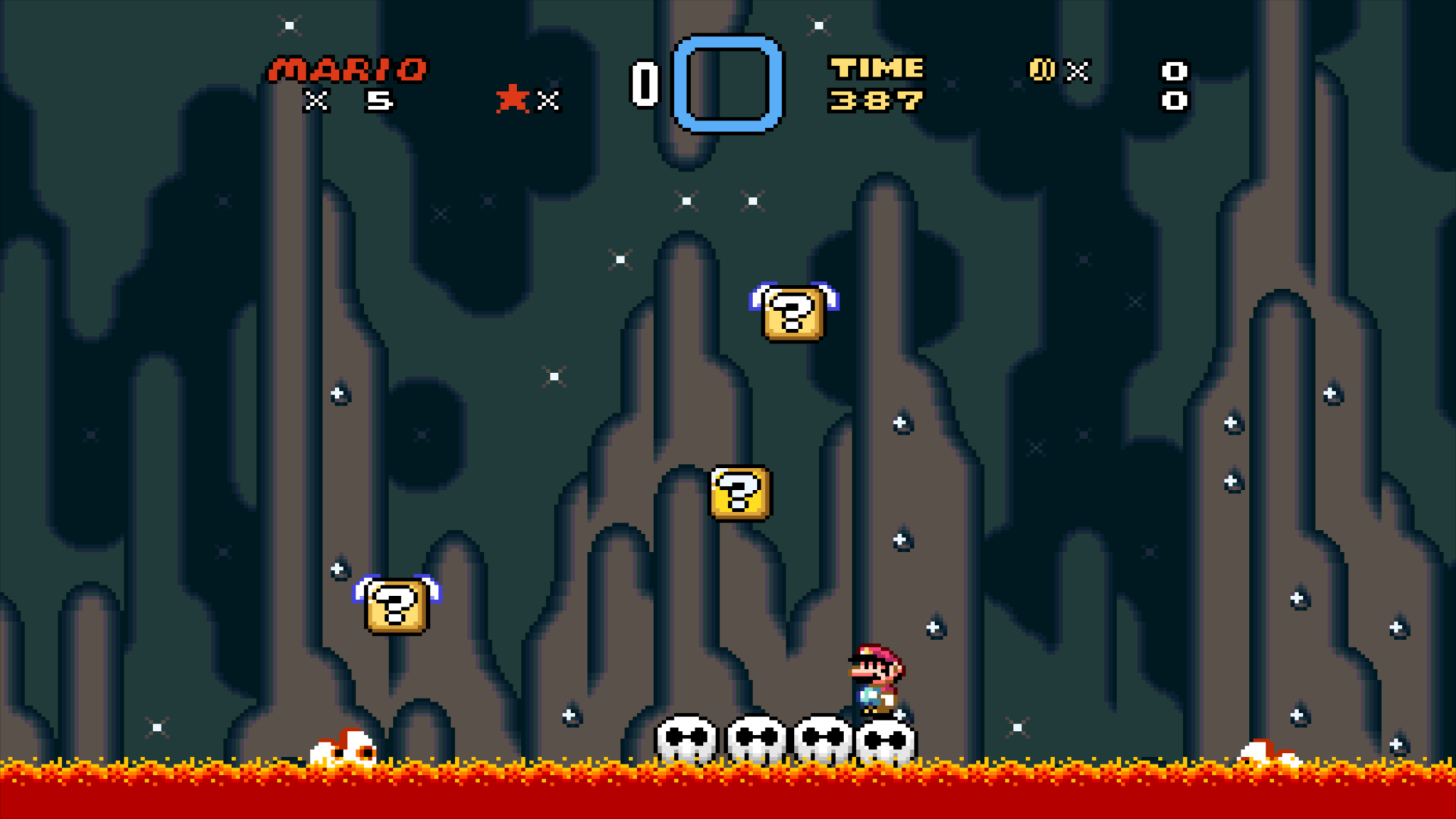The height and width of the screenshot is (819, 1456).
Task: Select the life count number 5
Action: (x=379, y=100)
